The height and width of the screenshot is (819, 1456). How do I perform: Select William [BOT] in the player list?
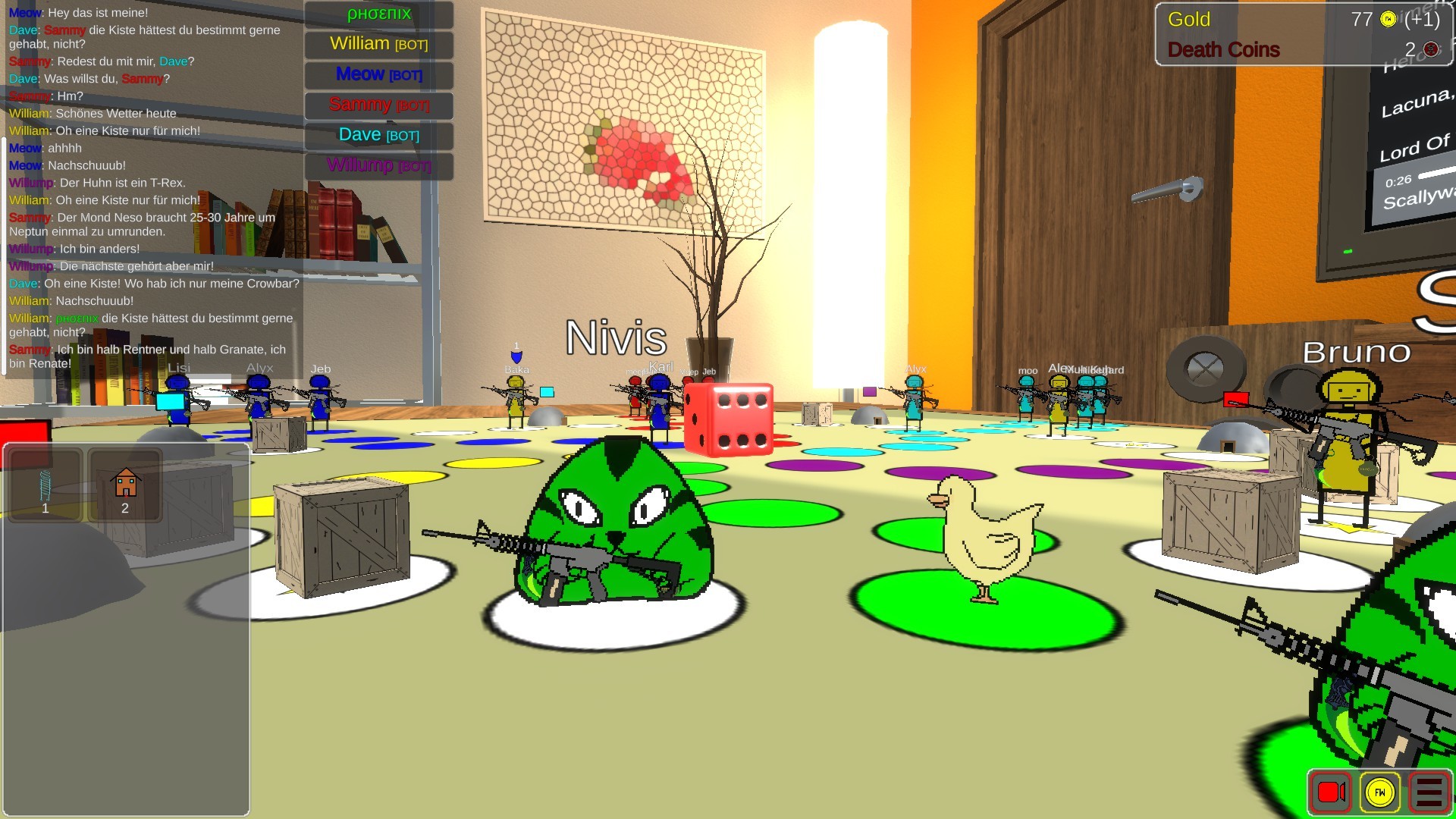pyautogui.click(x=378, y=45)
